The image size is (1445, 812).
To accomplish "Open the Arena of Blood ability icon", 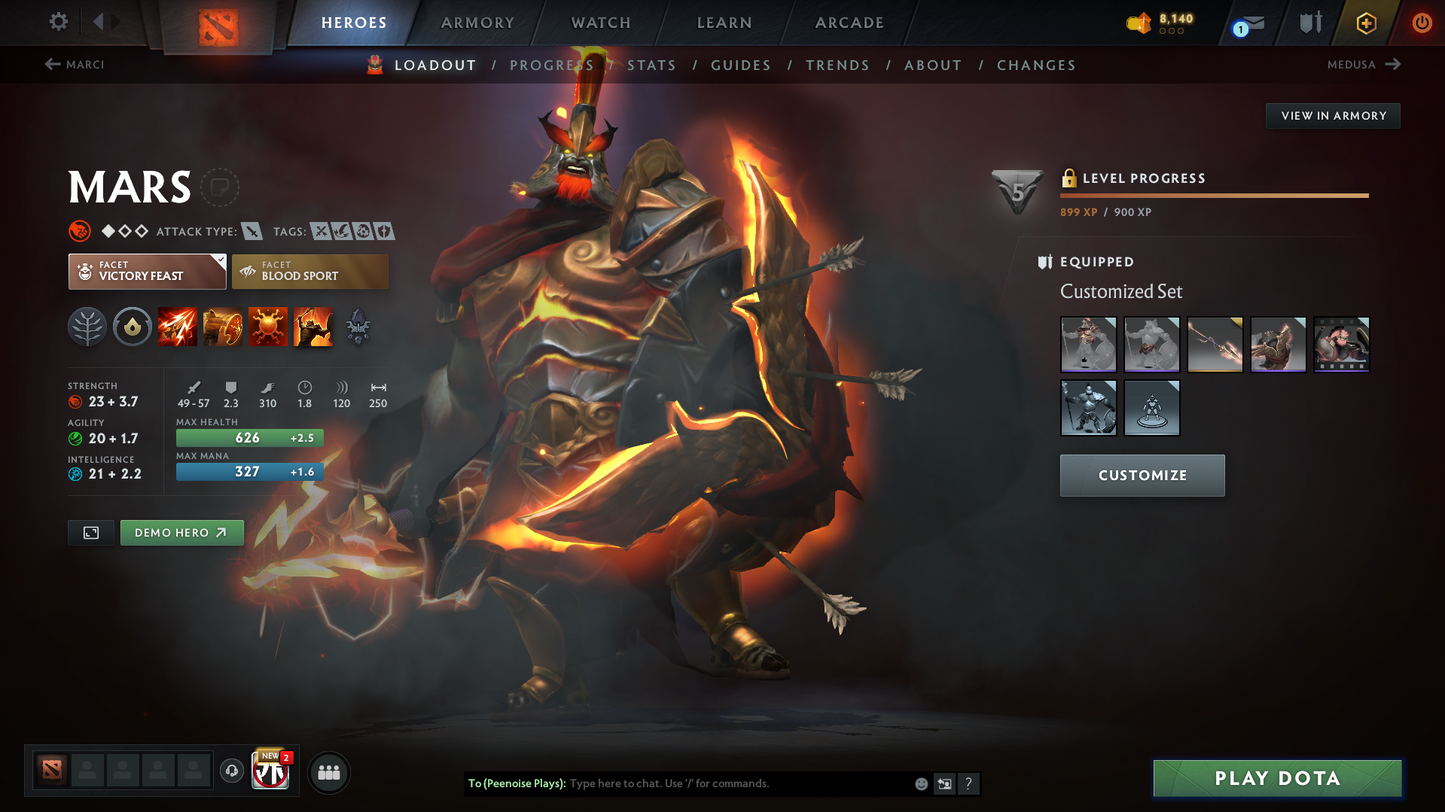I will click(x=312, y=327).
